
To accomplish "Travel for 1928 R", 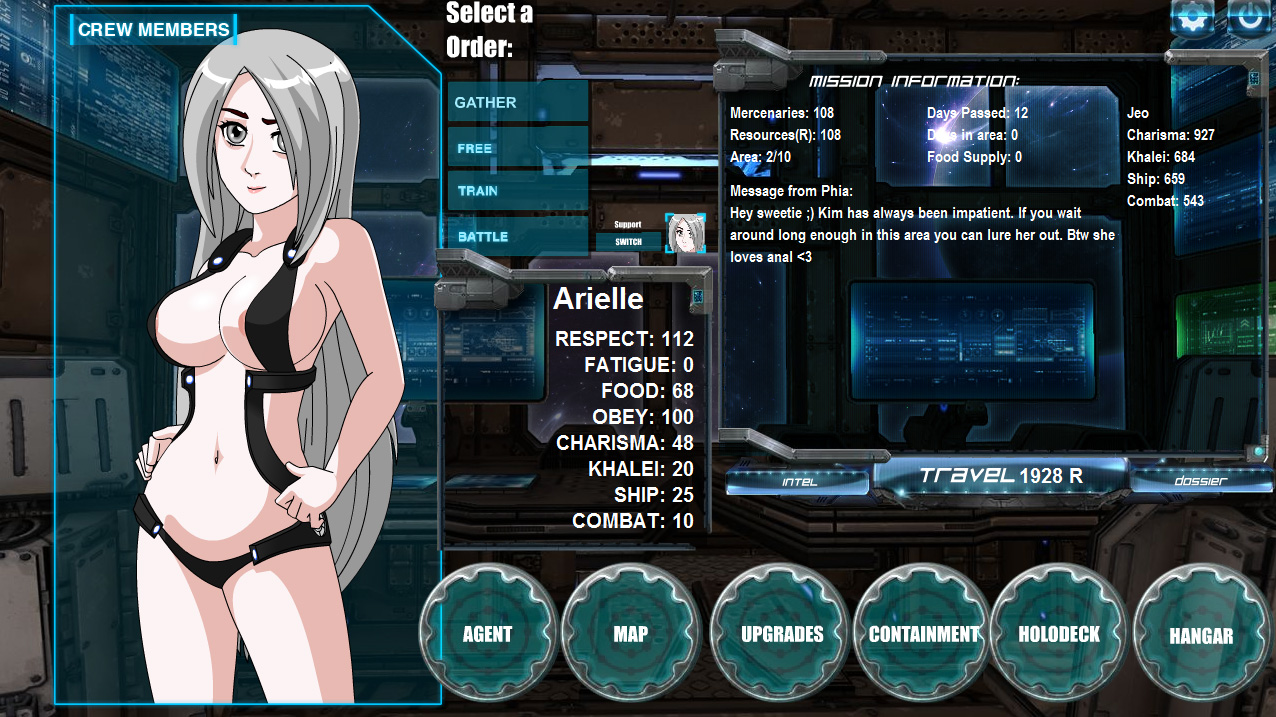I will point(1000,476).
